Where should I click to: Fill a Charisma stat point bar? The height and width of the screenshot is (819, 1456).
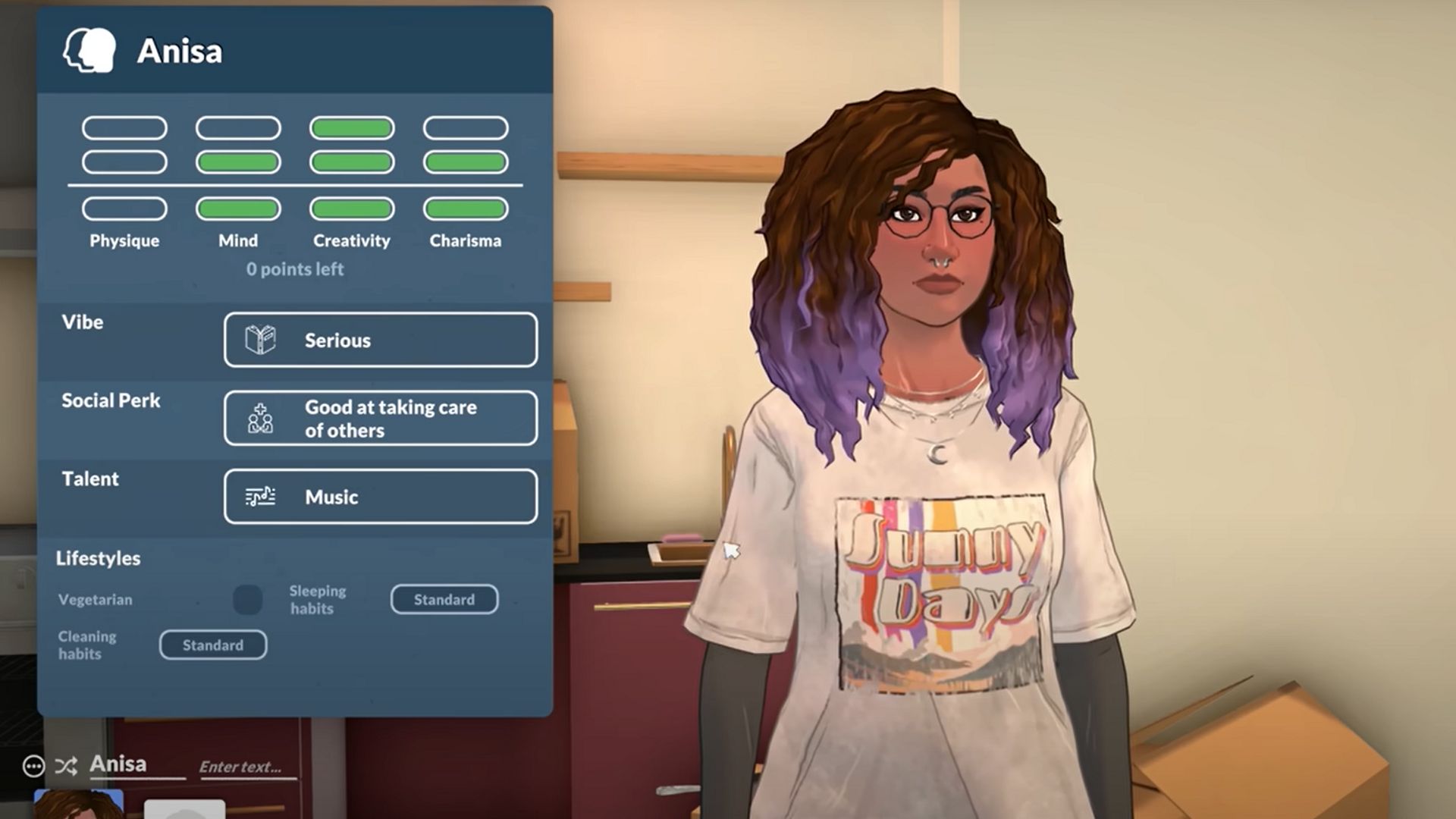pos(465,210)
